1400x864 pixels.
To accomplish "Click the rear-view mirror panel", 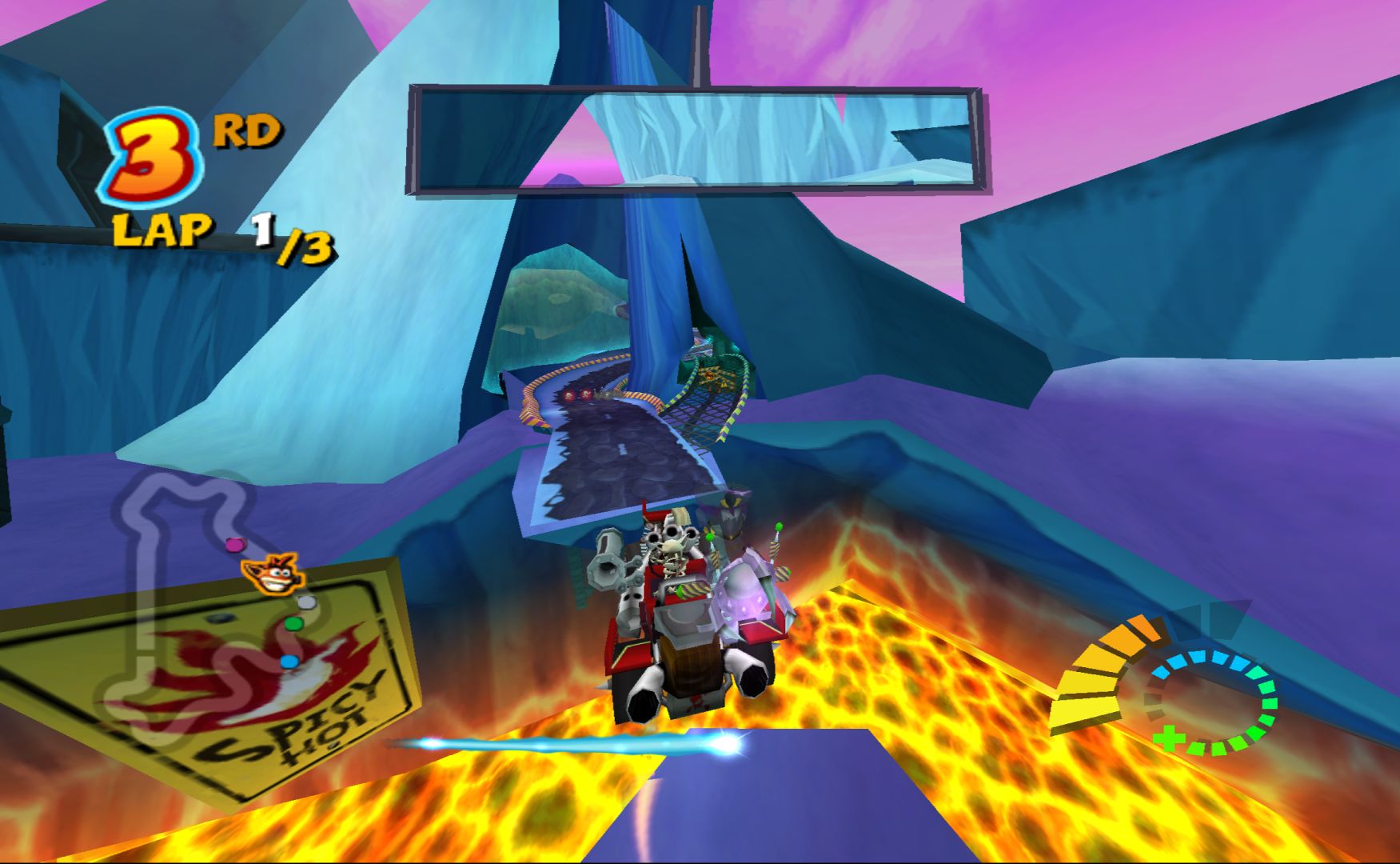I will point(697,142).
